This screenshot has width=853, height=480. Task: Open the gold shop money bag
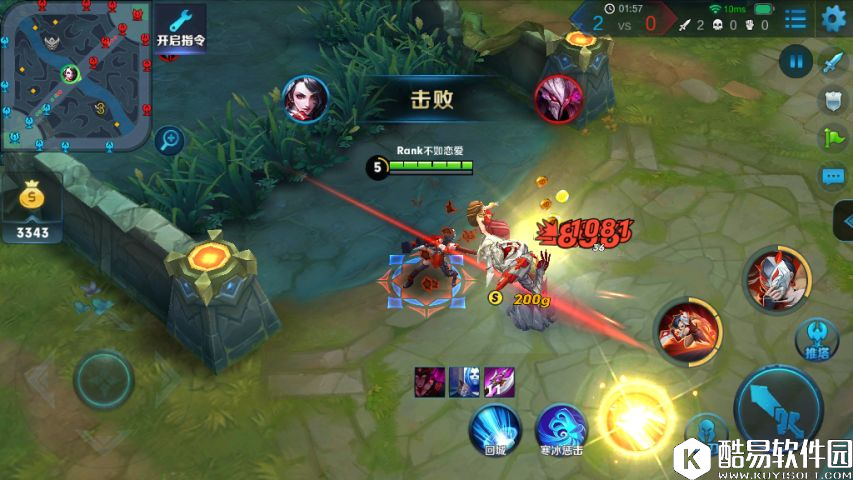click(x=33, y=196)
